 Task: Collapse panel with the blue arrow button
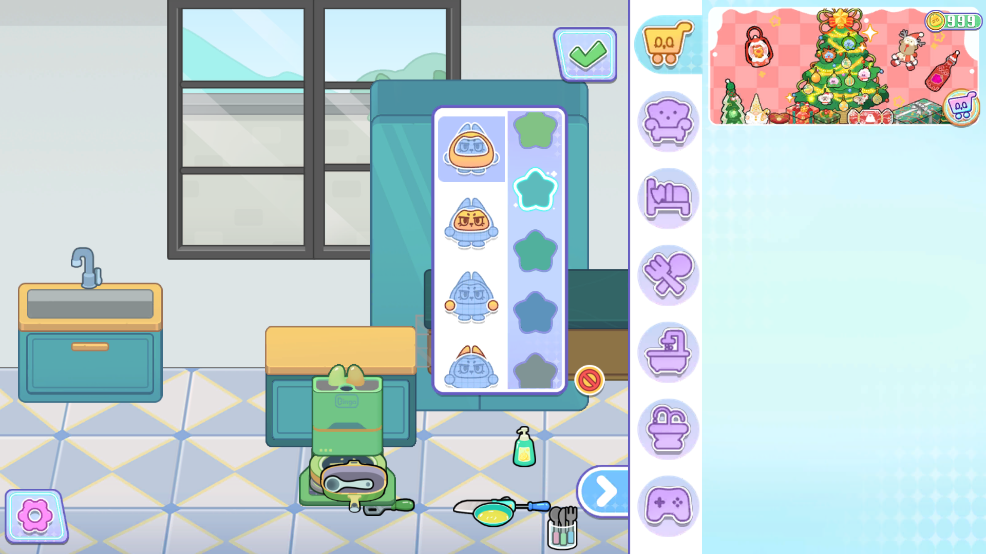[603, 491]
